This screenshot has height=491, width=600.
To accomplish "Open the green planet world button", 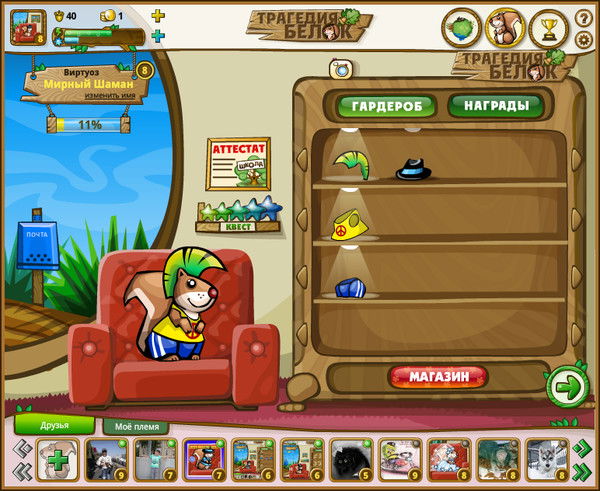I will pos(462,28).
